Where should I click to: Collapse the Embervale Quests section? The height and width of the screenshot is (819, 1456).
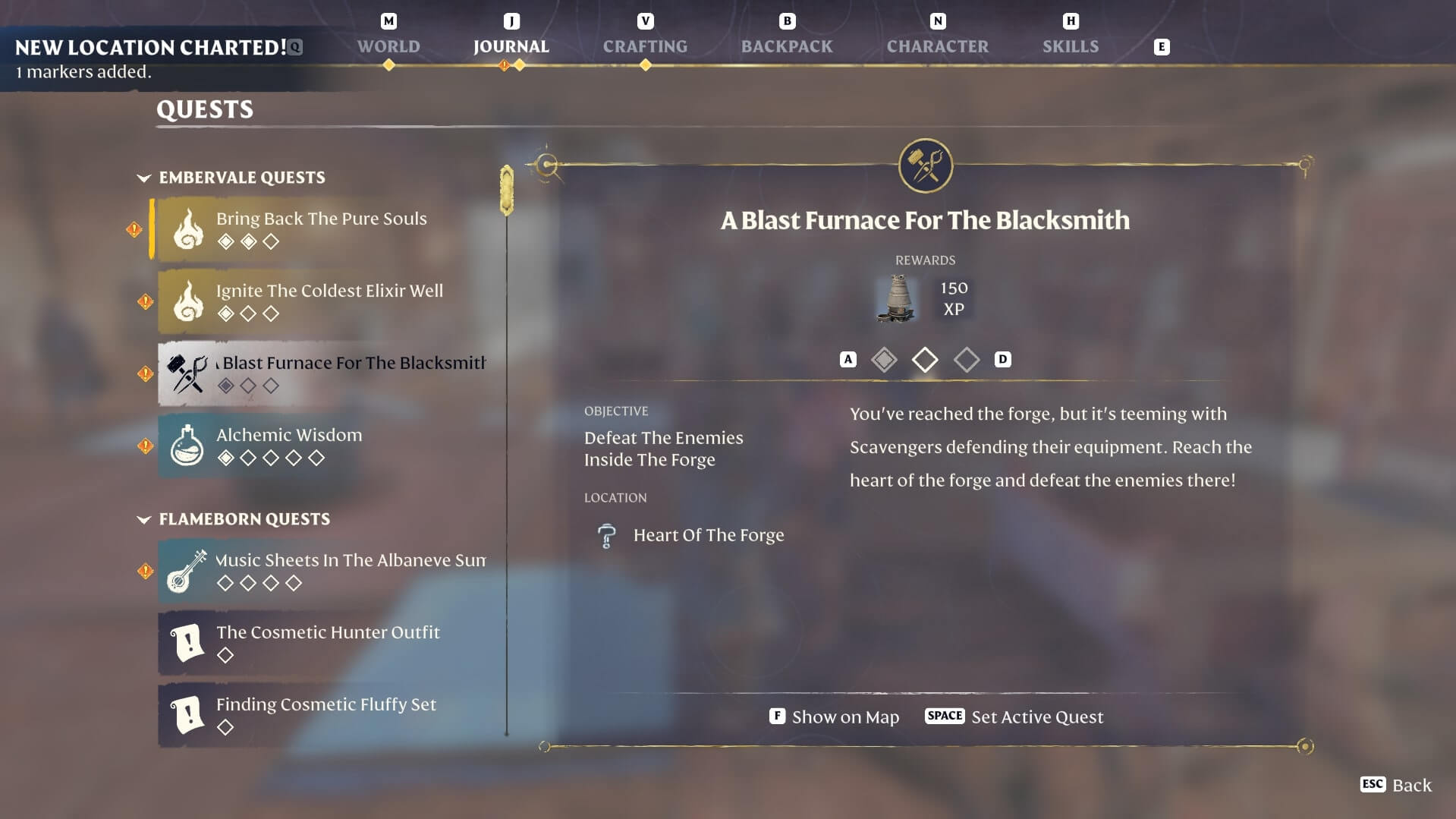[144, 178]
